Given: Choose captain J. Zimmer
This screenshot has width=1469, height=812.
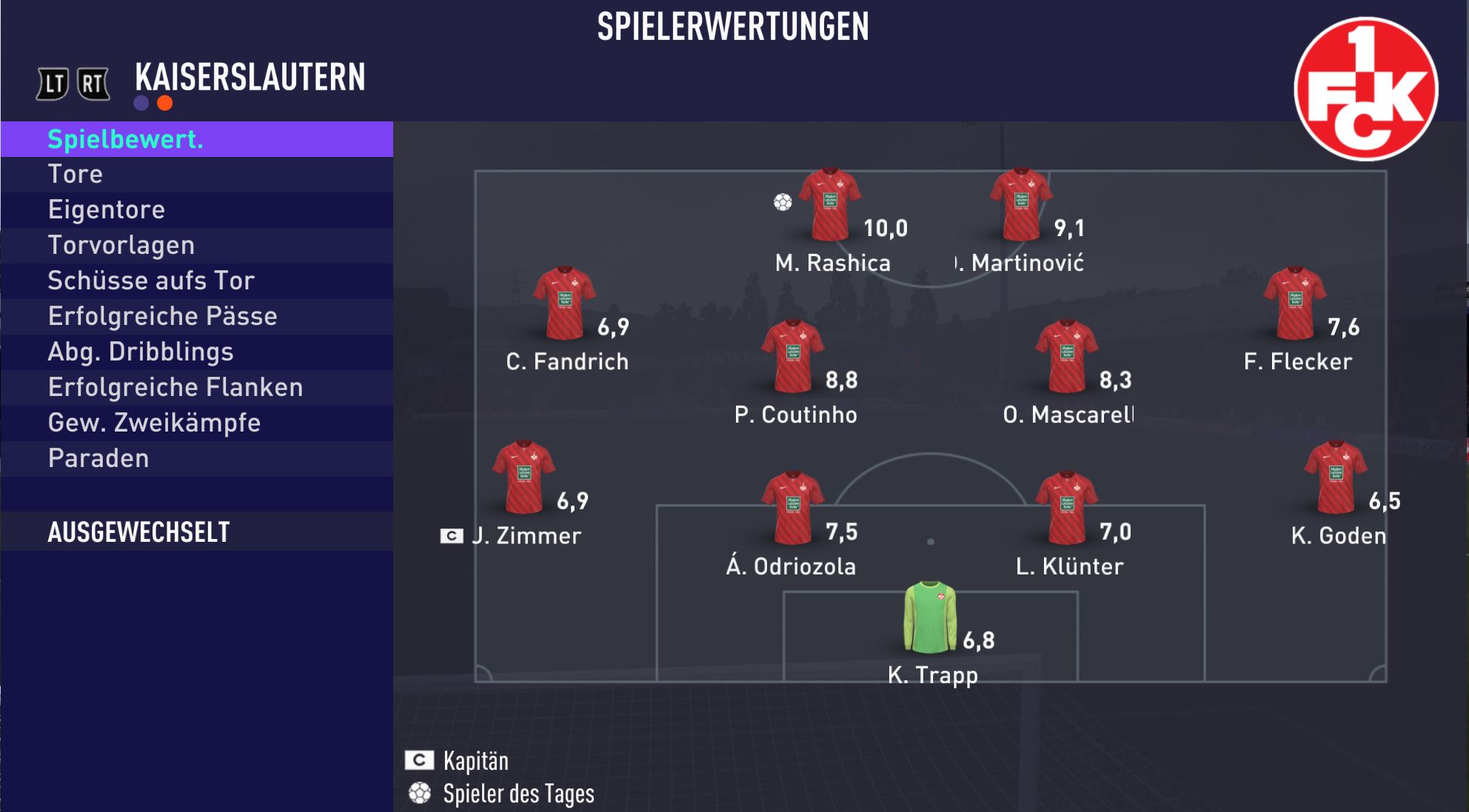Looking at the screenshot, I should pyautogui.click(x=523, y=477).
